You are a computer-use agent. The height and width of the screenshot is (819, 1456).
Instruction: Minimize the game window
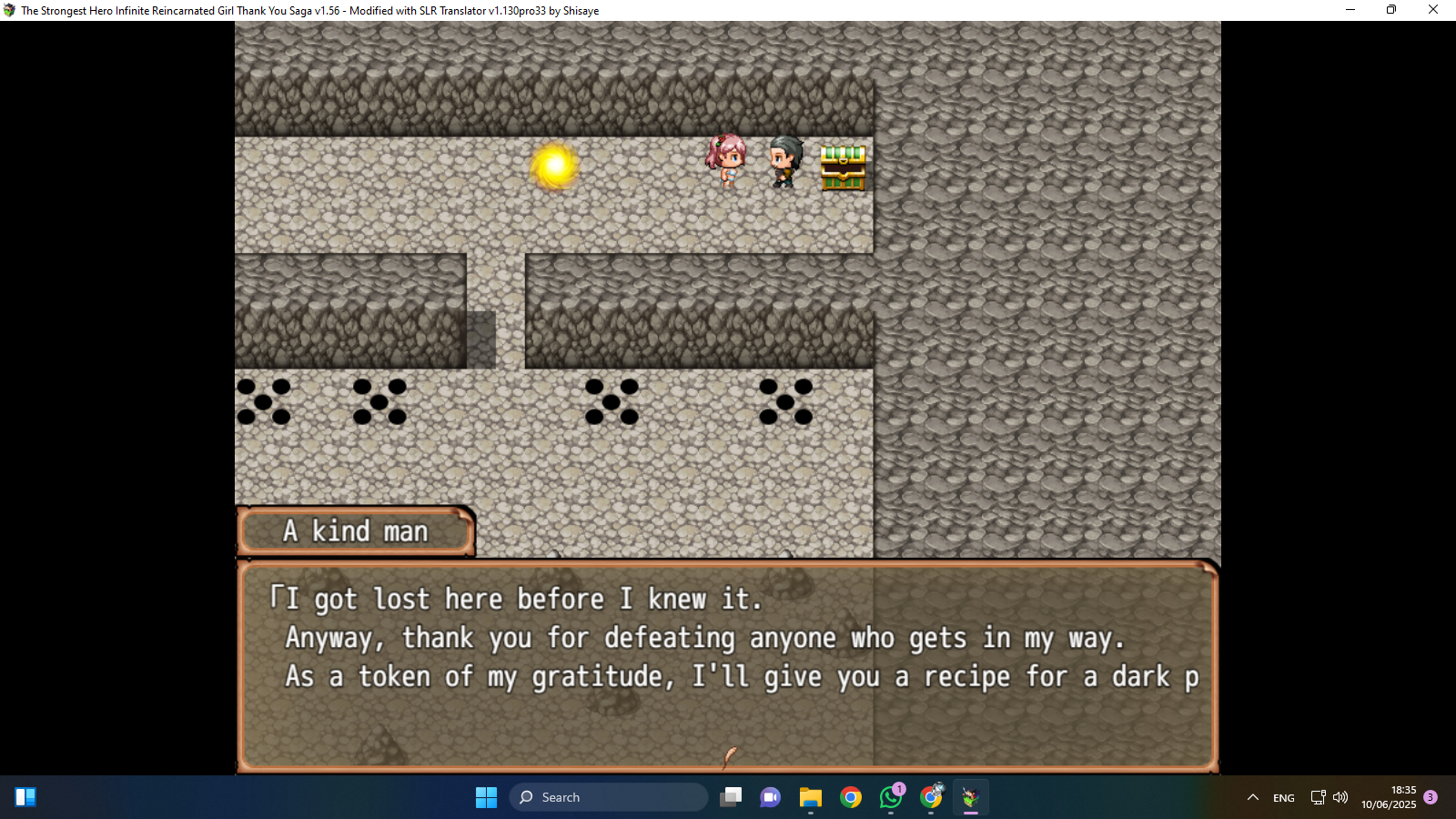(1350, 10)
